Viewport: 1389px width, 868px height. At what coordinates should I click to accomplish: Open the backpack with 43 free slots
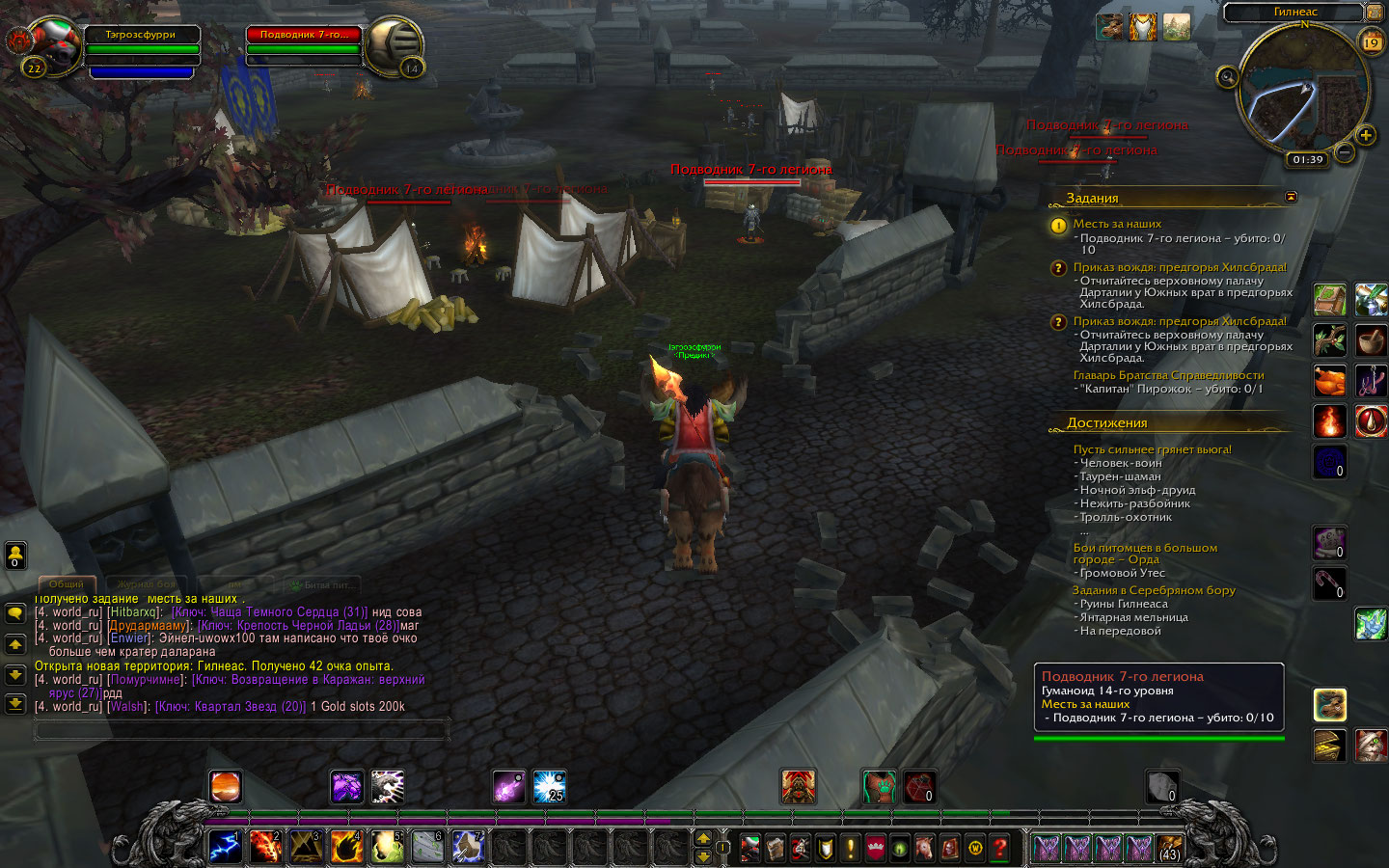(x=1169, y=848)
